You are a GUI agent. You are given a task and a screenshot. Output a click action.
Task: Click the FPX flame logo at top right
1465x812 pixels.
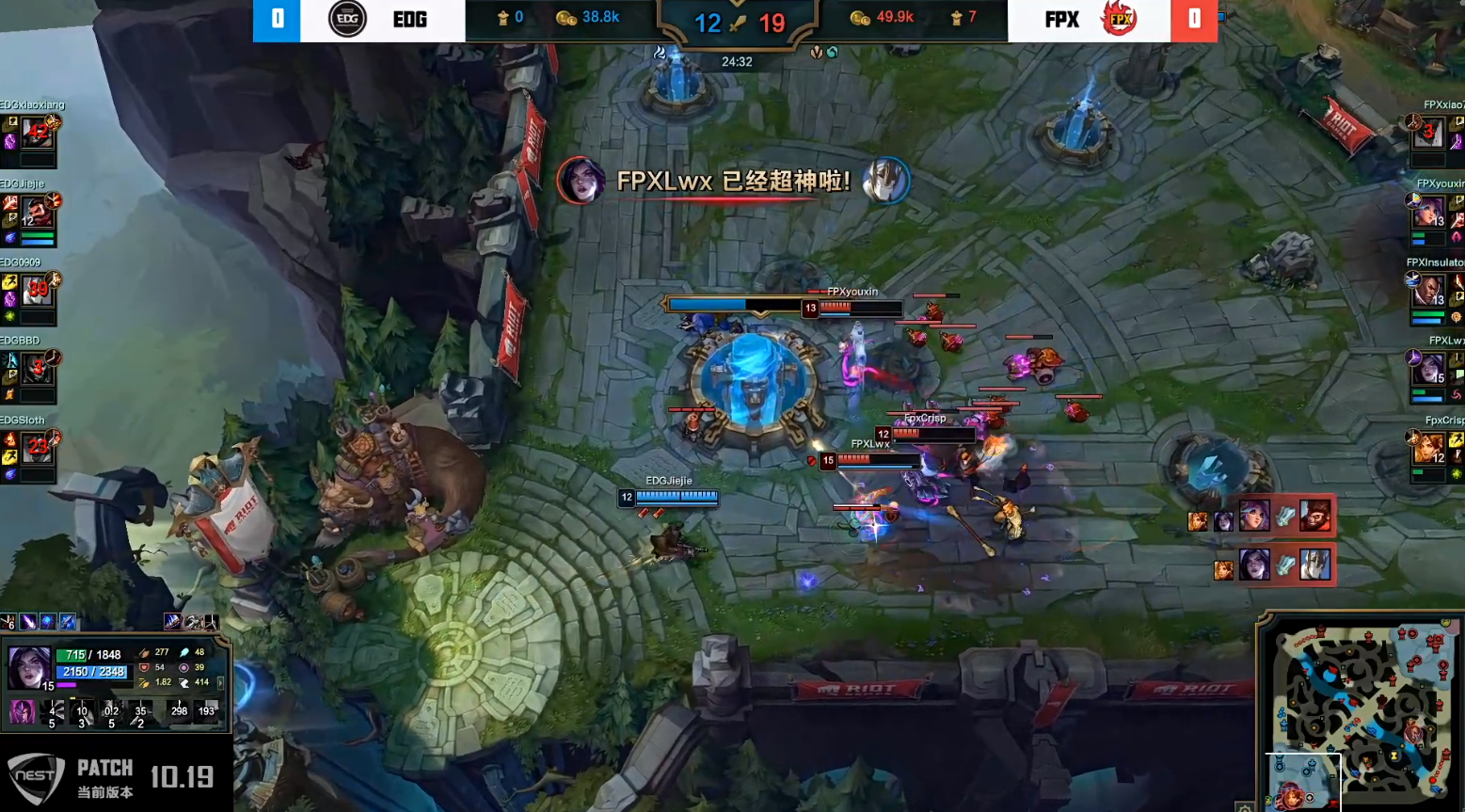coord(1119,19)
